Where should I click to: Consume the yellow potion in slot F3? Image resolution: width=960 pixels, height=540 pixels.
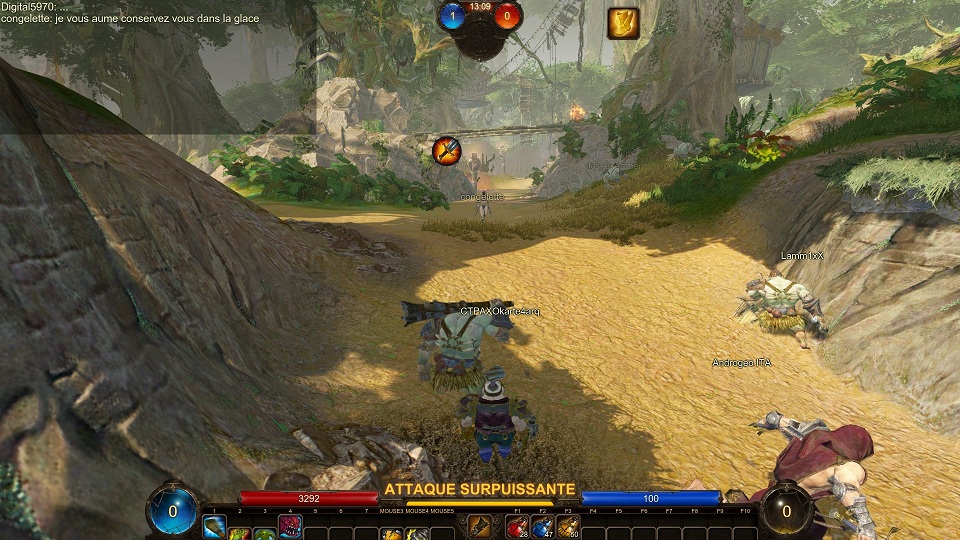click(568, 527)
